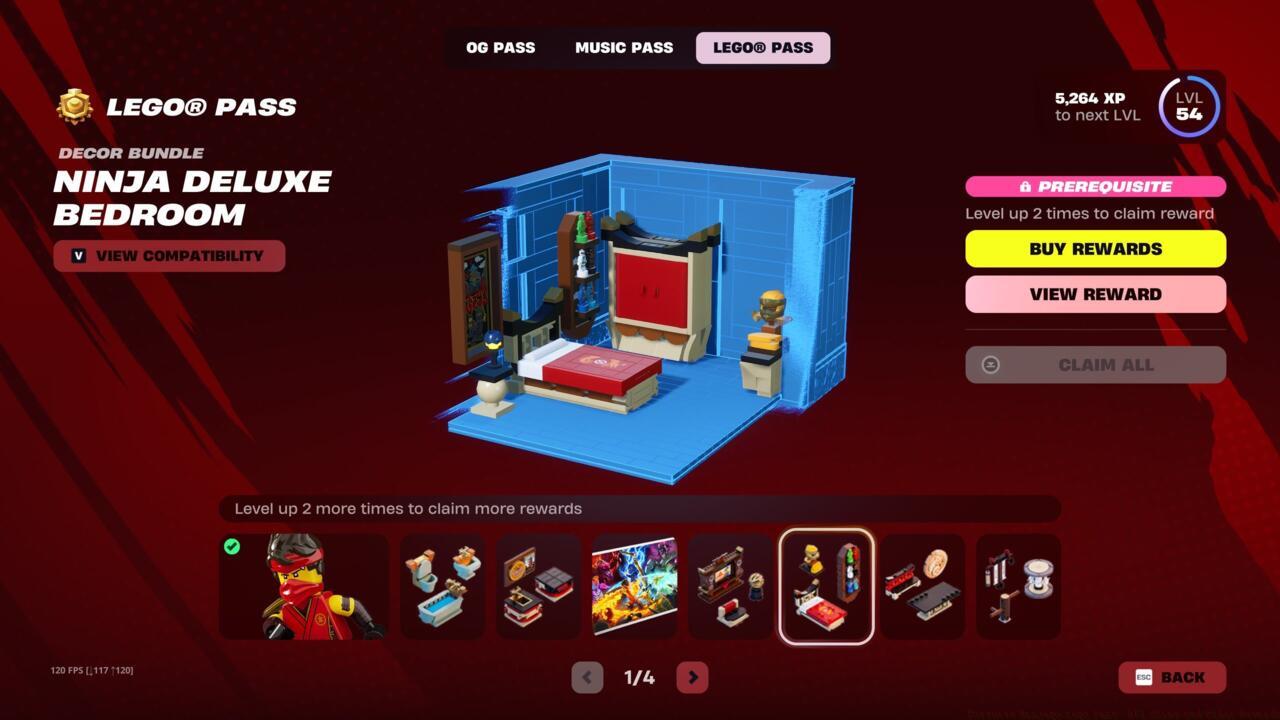The height and width of the screenshot is (720, 1280).
Task: Switch to the Music Pass tab
Action: point(623,47)
